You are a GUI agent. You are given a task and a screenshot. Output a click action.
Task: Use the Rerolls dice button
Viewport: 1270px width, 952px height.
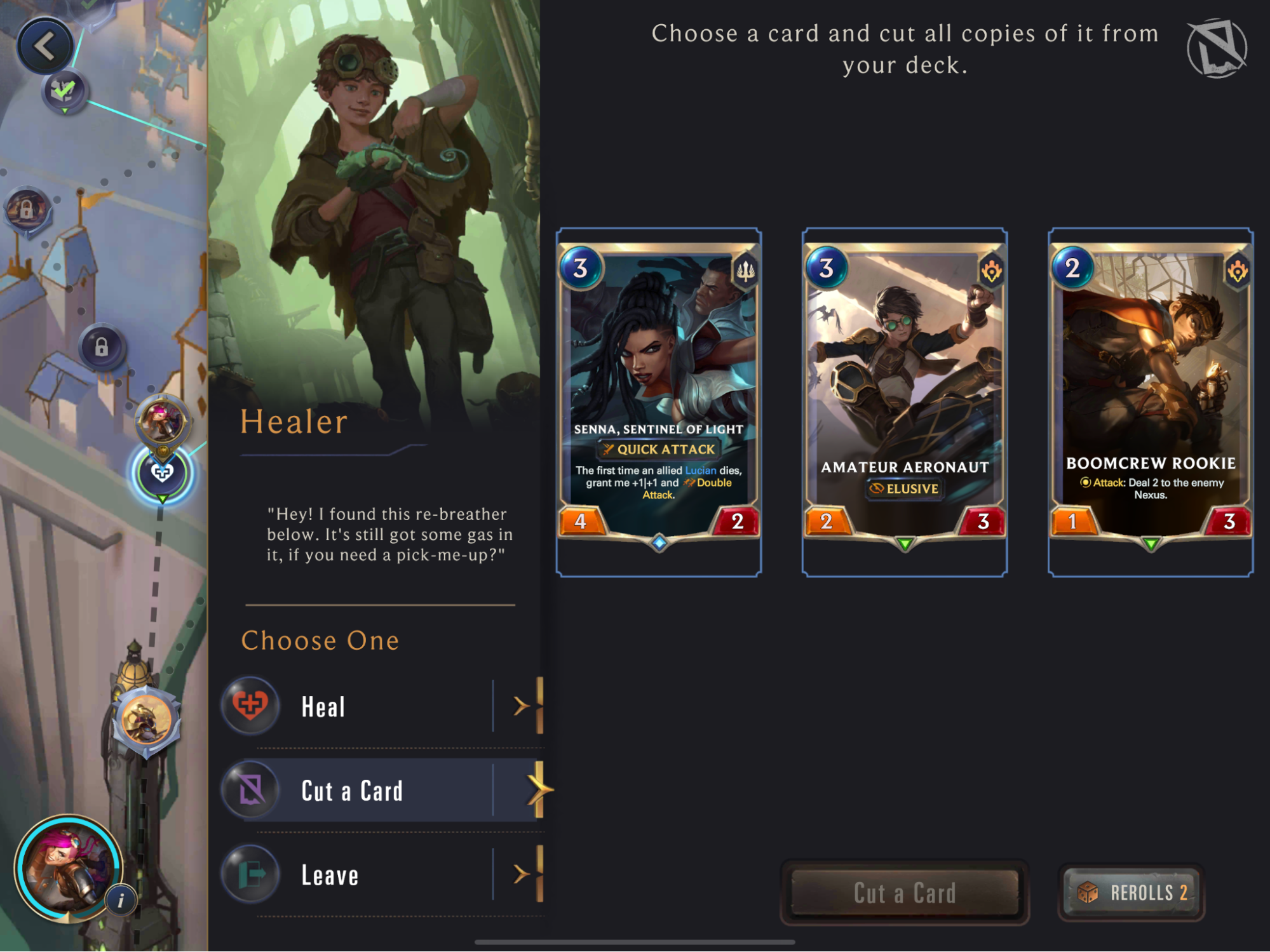point(1132,893)
